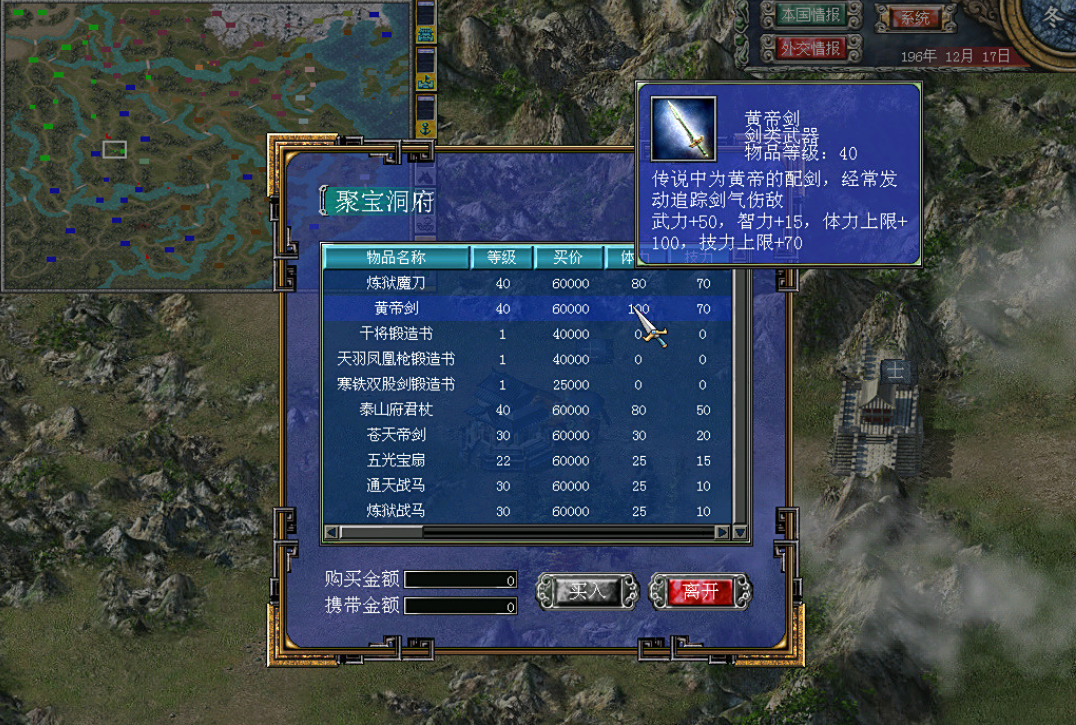Image resolution: width=1076 pixels, height=725 pixels.
Task: Select the 通天战马 horse row
Action: click(x=396, y=486)
